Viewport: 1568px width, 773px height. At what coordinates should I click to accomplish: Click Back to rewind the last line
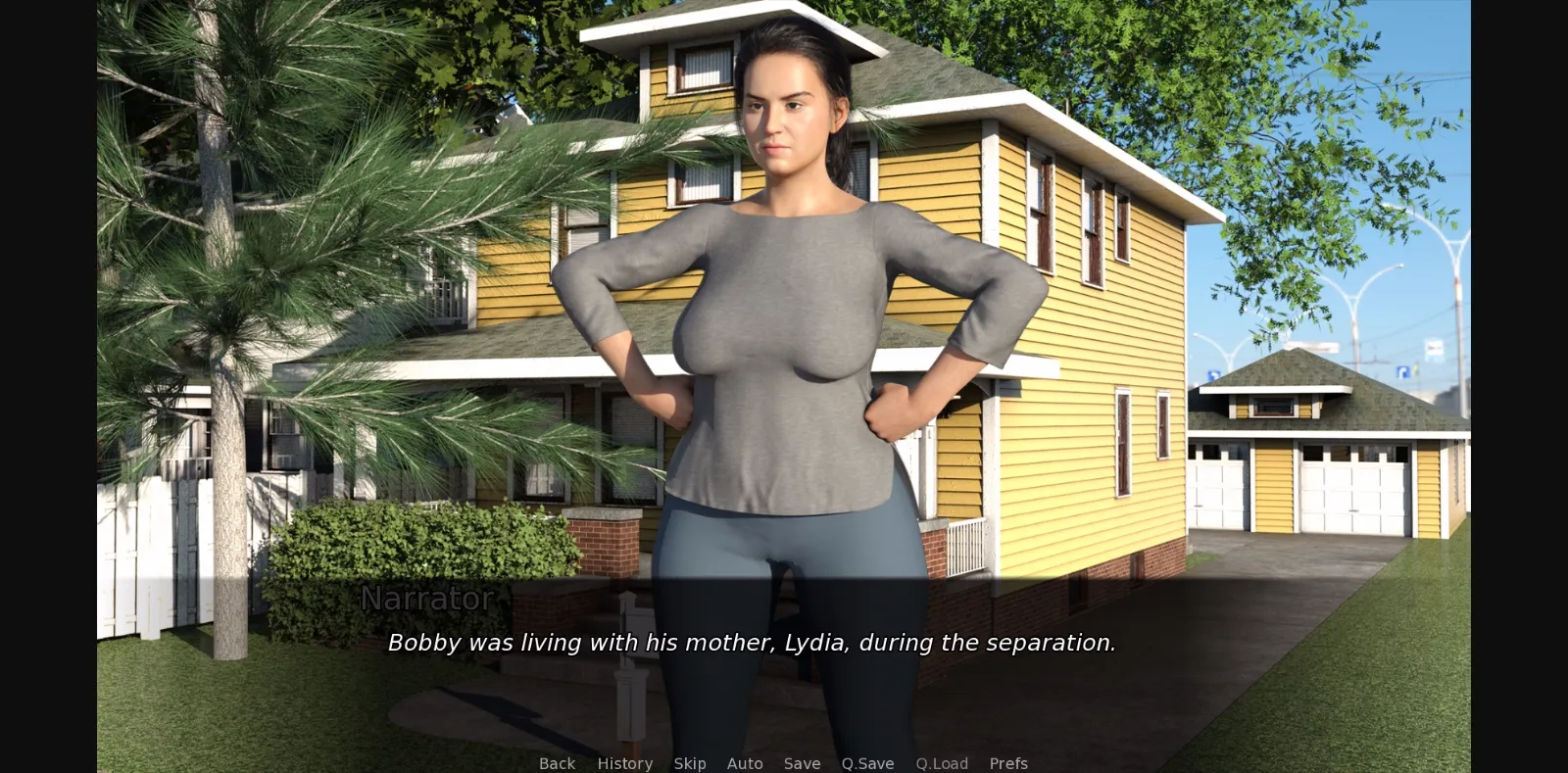pos(556,763)
